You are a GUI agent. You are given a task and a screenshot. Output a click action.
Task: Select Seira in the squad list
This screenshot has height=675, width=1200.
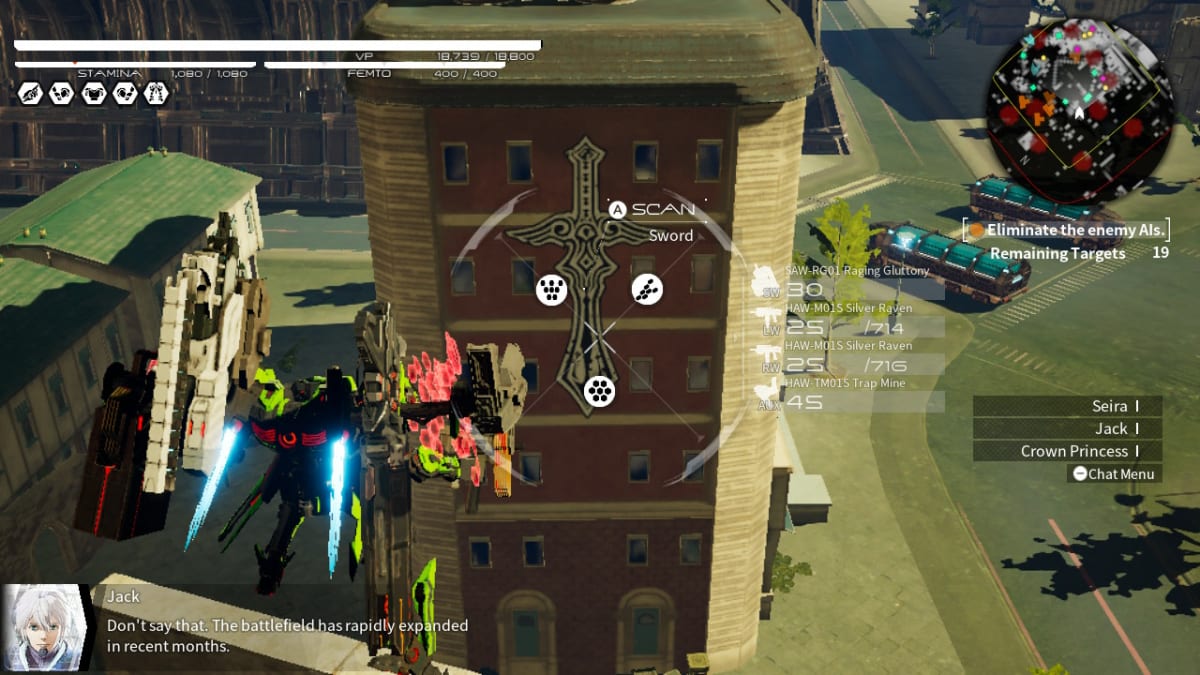pos(1067,406)
